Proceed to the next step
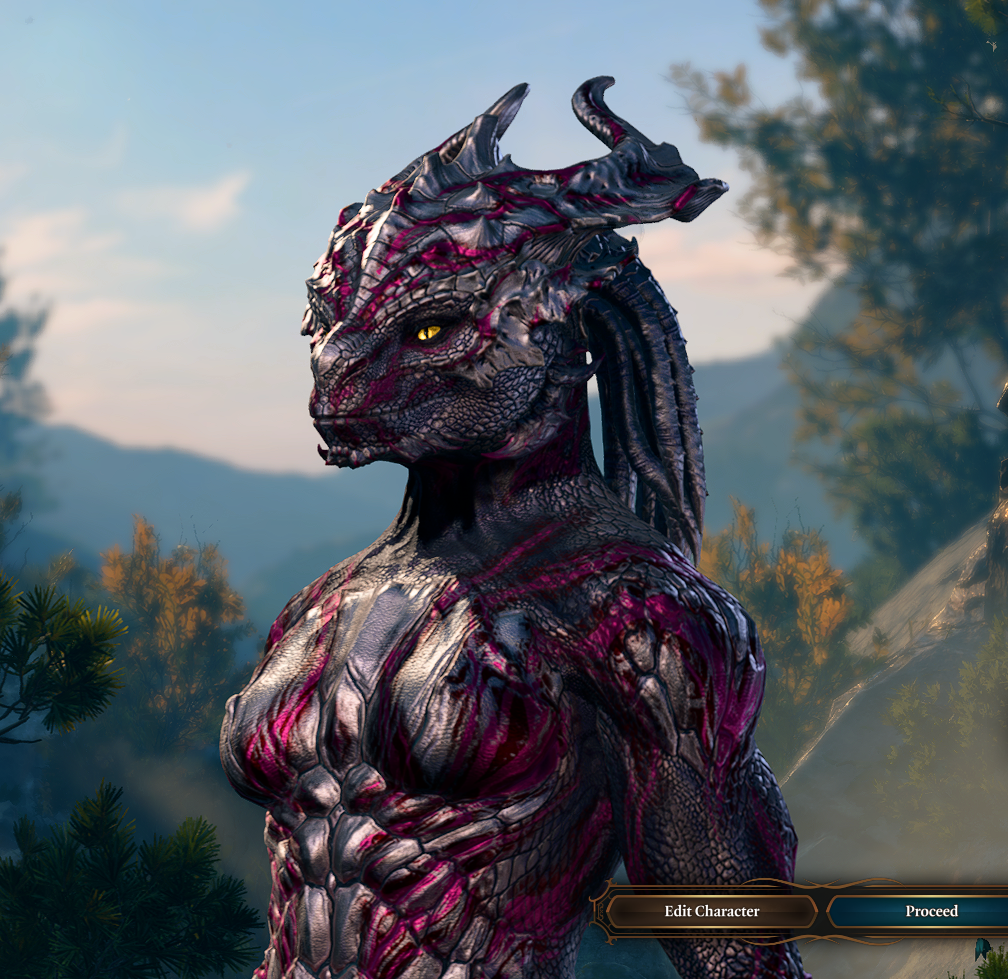 click(x=930, y=911)
